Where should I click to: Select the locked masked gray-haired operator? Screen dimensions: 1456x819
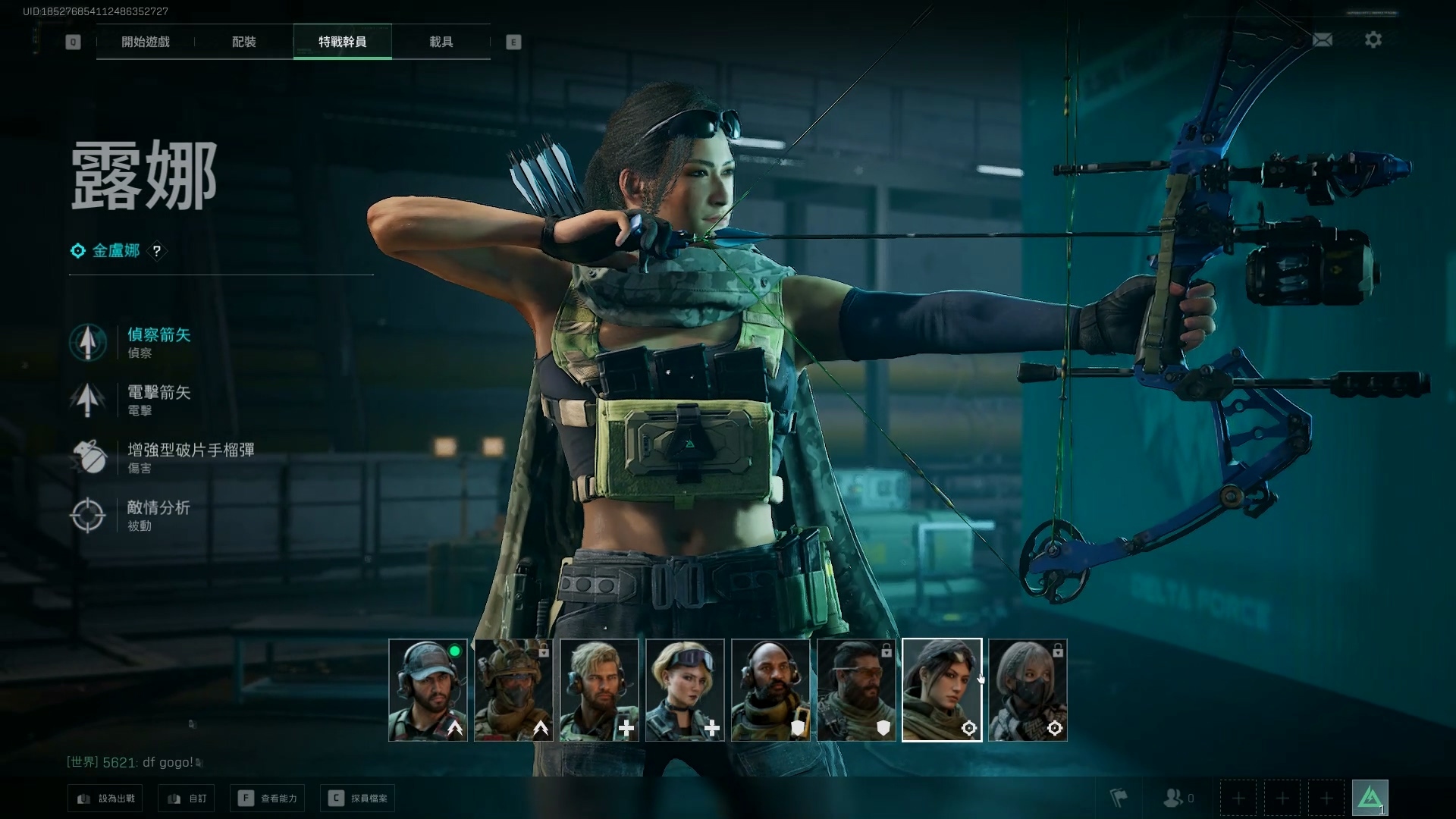[1028, 690]
